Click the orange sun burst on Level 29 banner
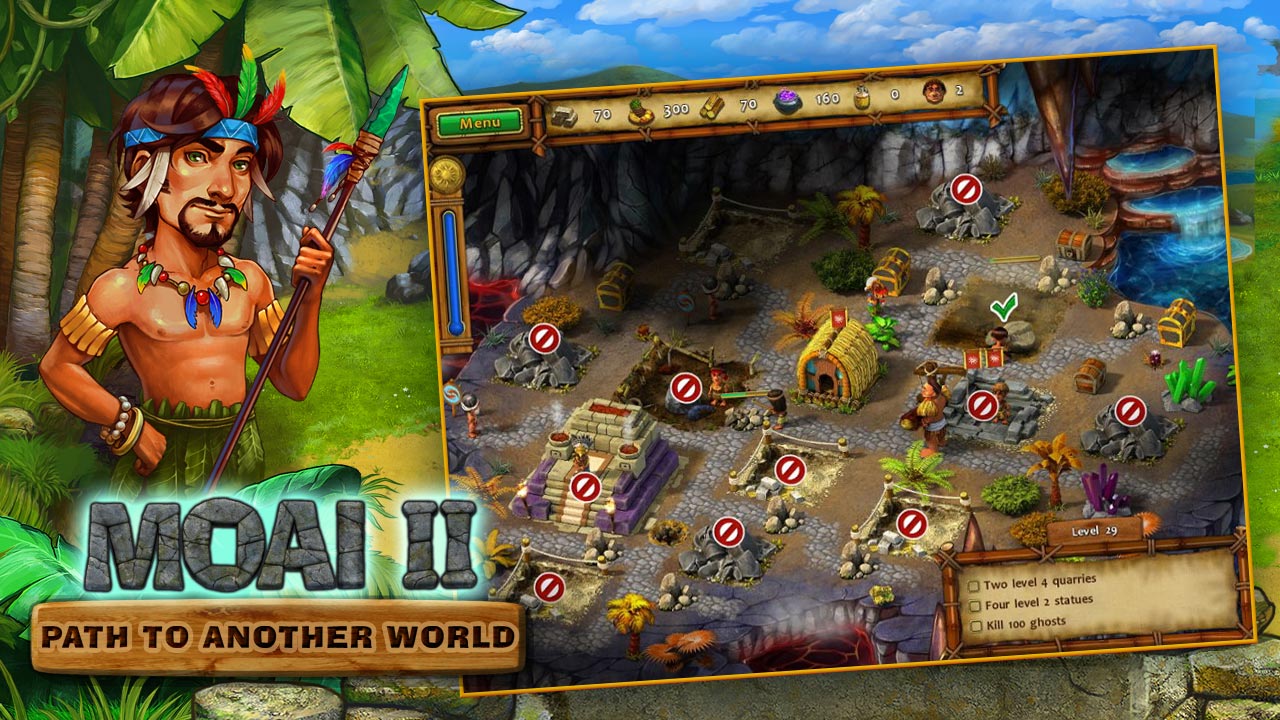This screenshot has width=1280, height=720. tap(1148, 525)
